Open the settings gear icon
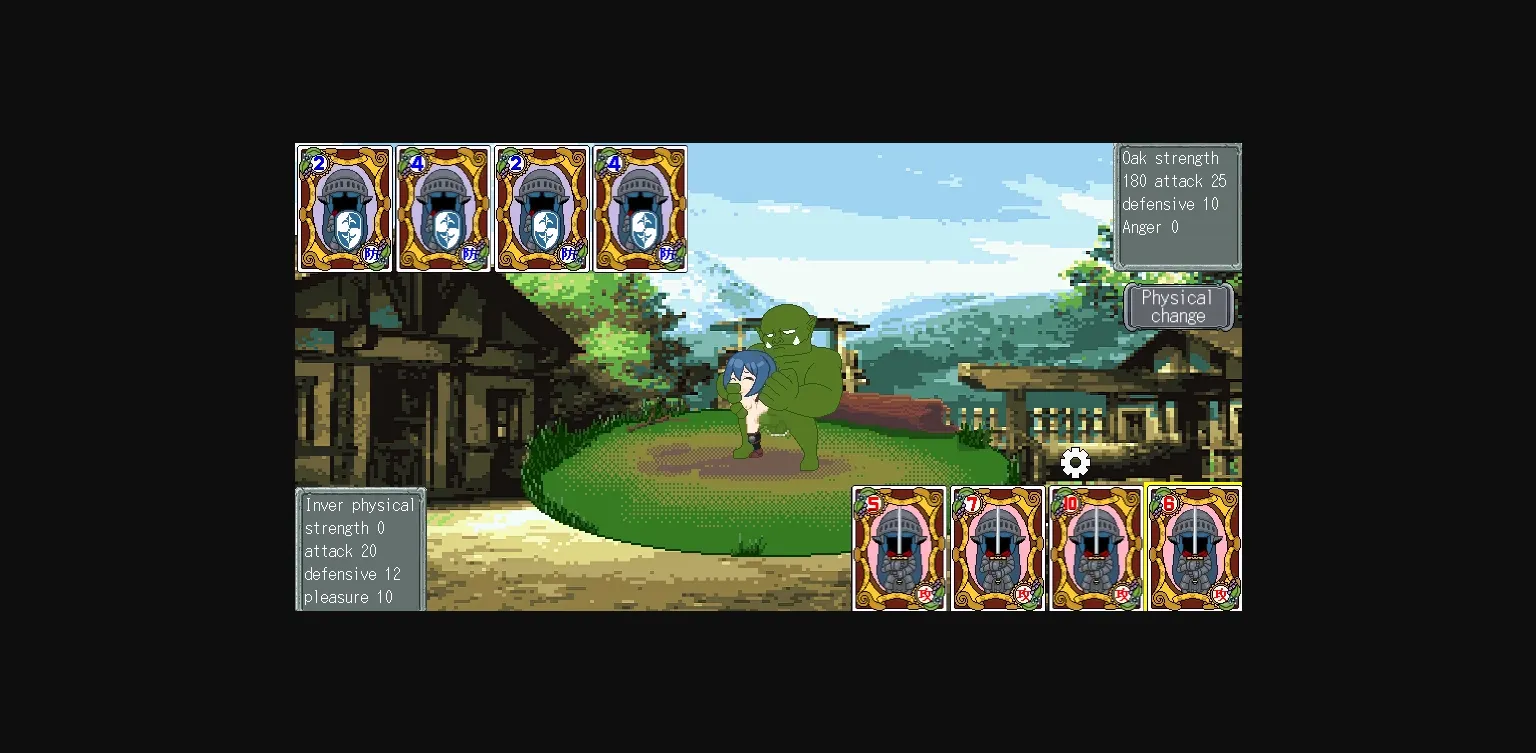The image size is (1536, 753). point(1075,462)
